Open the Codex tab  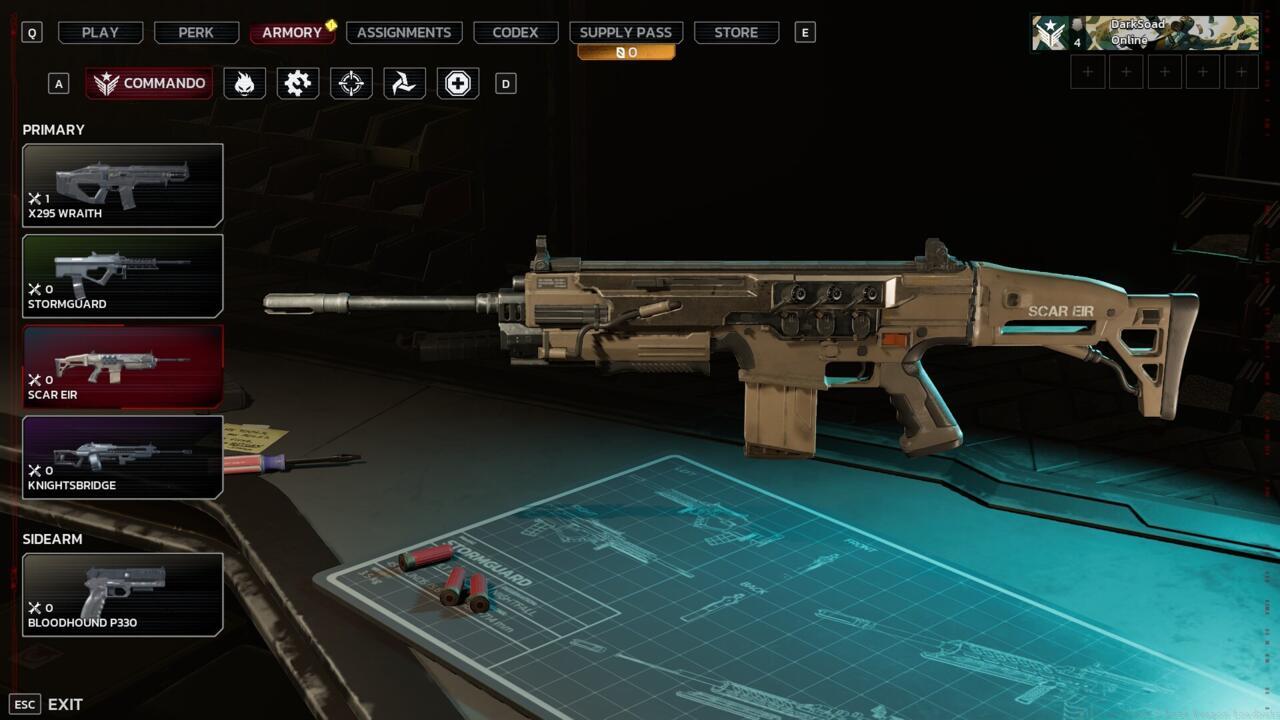[515, 32]
